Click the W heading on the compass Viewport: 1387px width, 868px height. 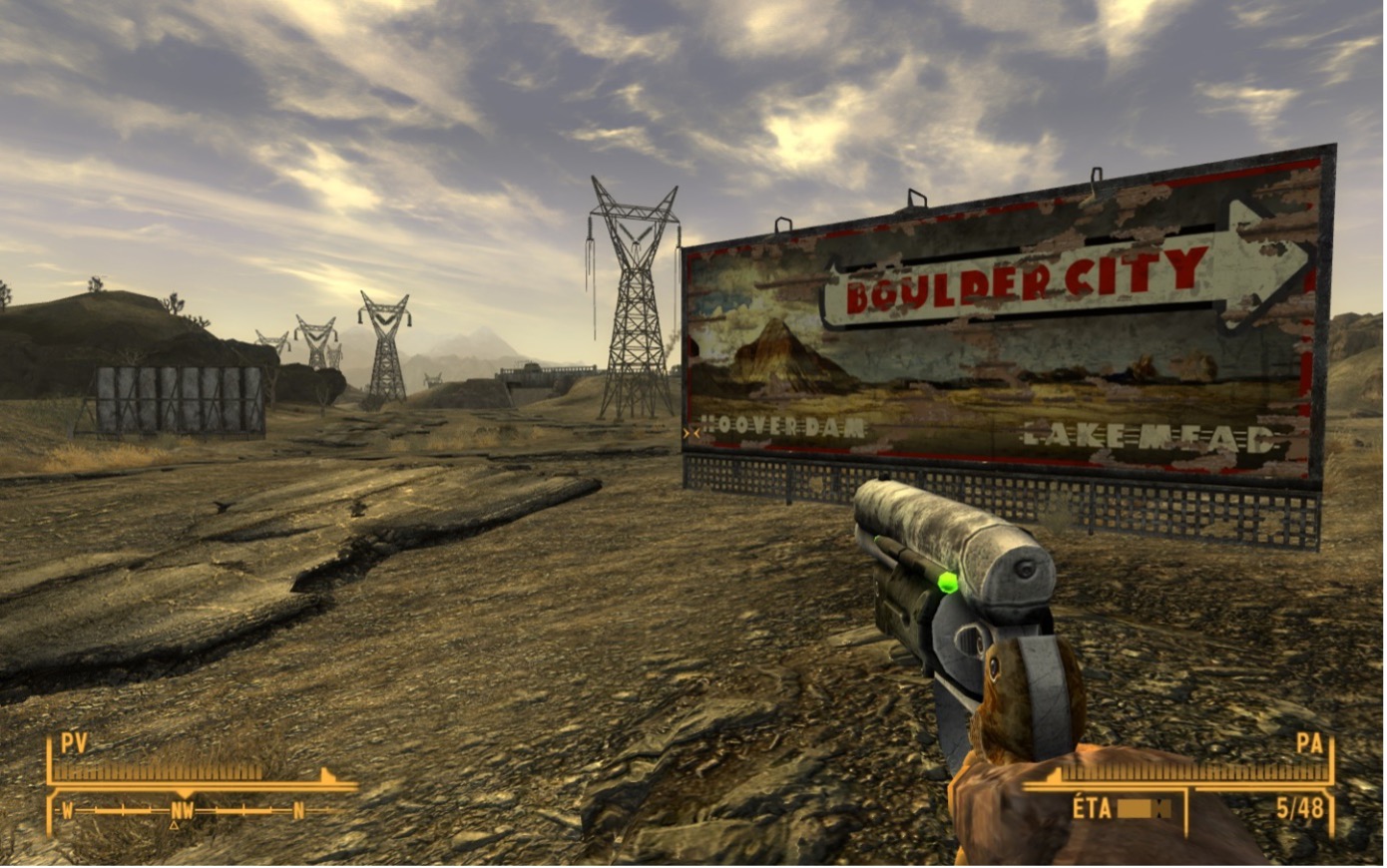coord(68,811)
